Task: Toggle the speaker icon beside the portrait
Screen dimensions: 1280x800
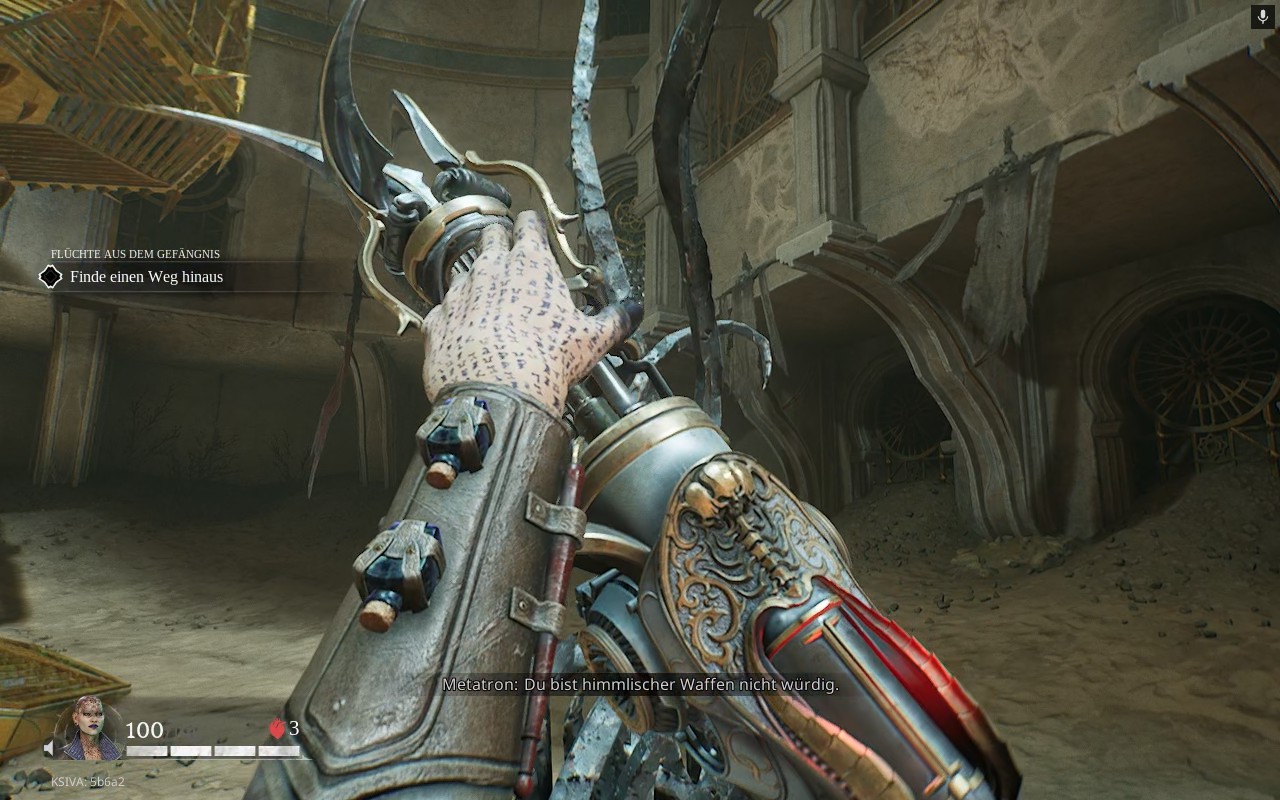Action: [x=50, y=748]
